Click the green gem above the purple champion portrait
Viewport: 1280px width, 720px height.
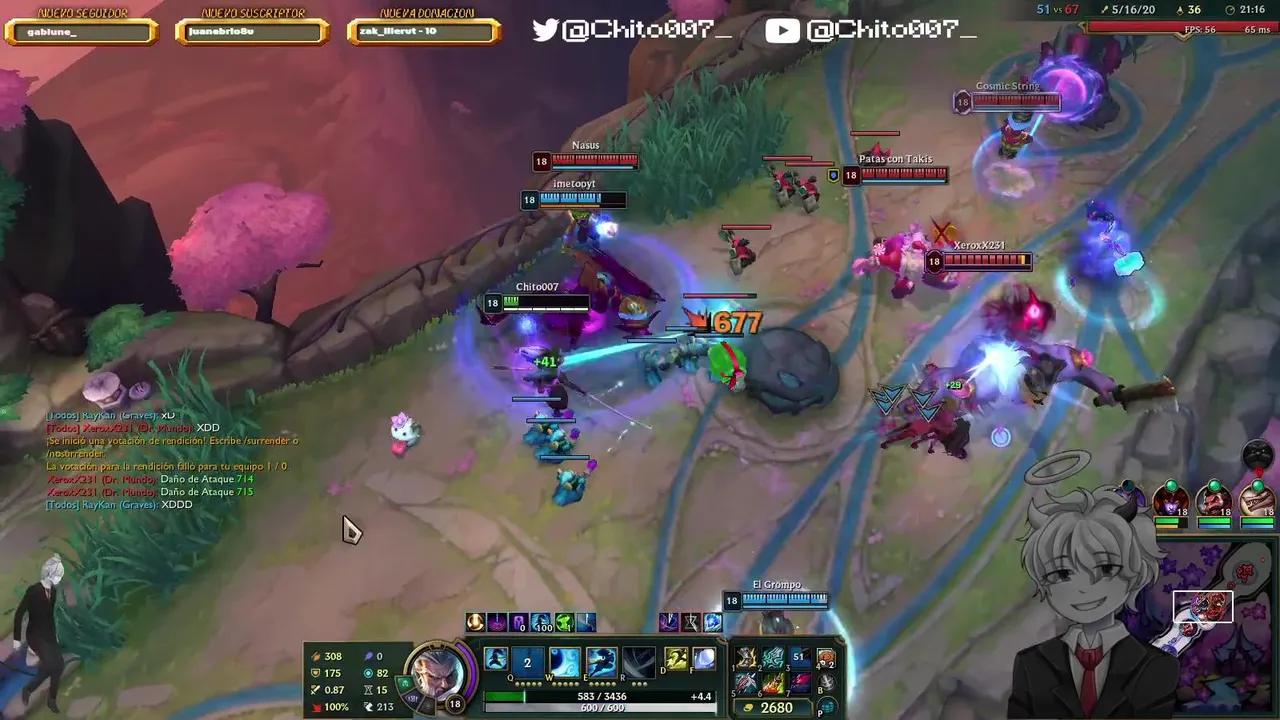1171,486
